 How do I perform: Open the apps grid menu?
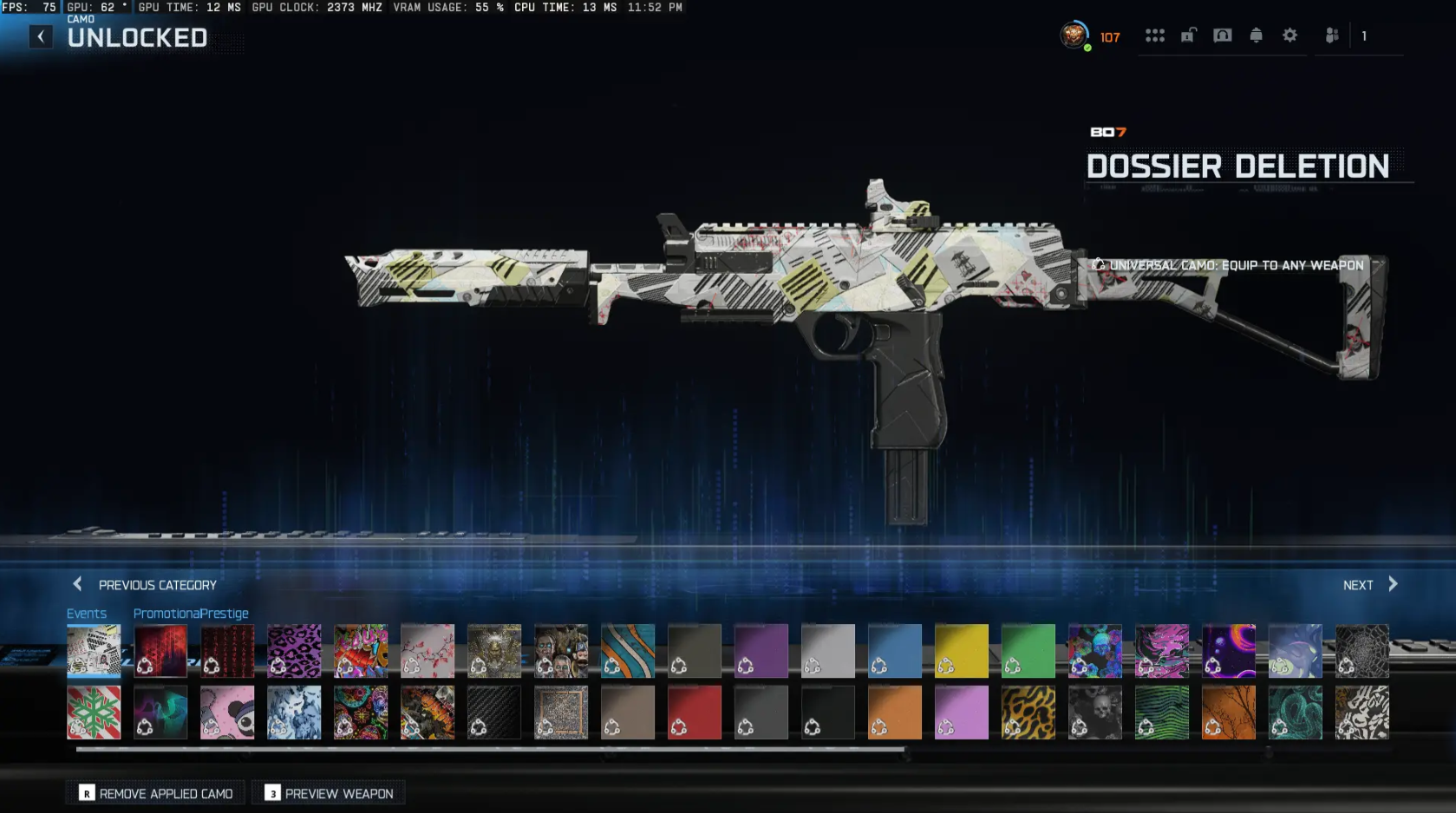click(x=1155, y=36)
